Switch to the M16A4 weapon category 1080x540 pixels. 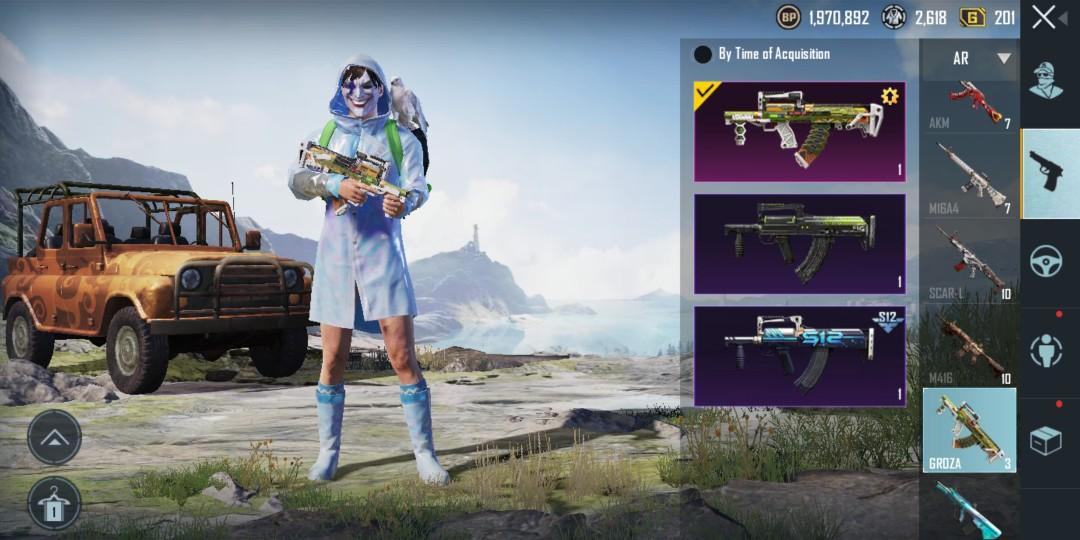969,178
